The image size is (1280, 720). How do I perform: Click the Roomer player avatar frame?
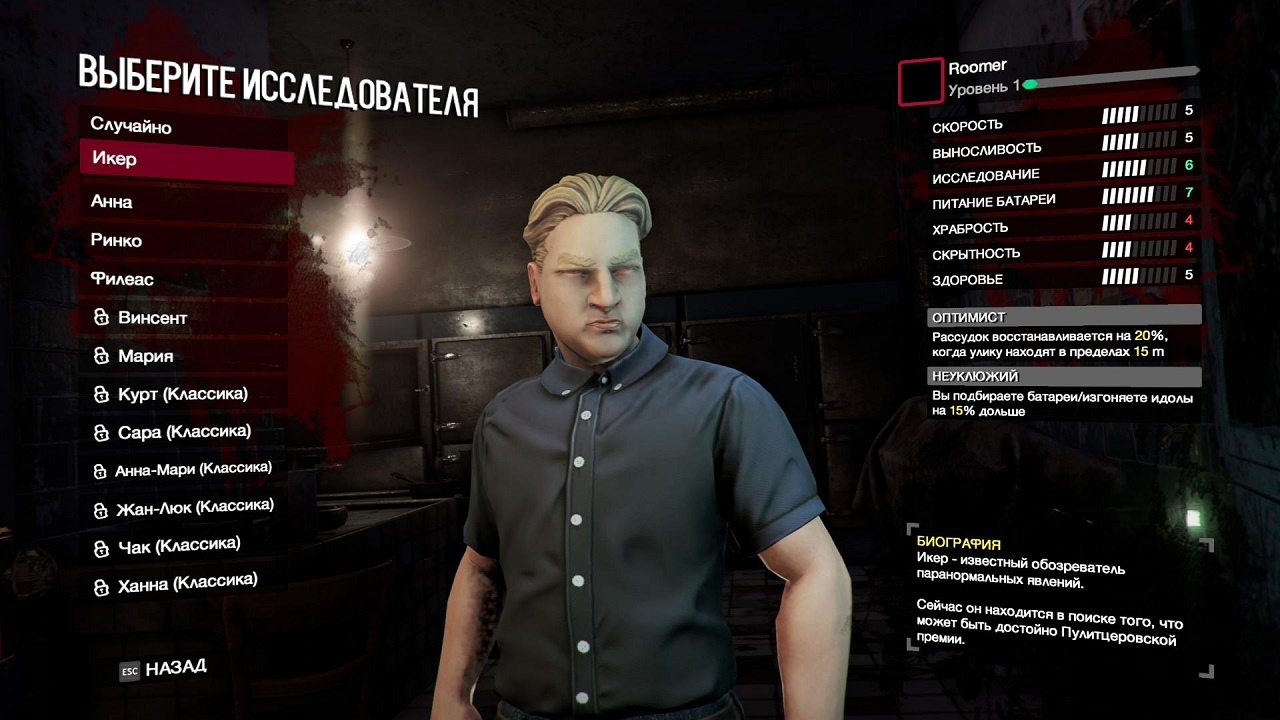coord(921,82)
